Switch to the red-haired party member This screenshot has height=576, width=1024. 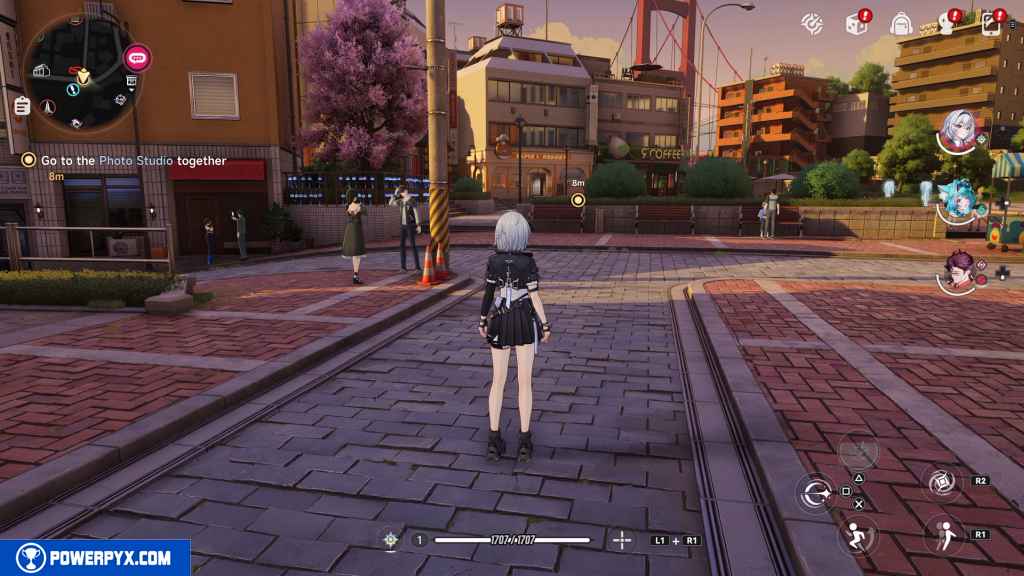tap(958, 271)
